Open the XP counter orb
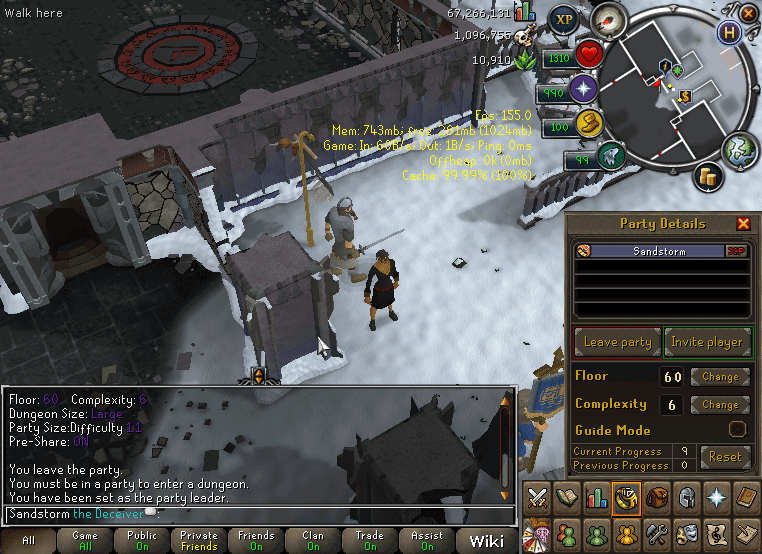The image size is (762, 554). [x=564, y=19]
